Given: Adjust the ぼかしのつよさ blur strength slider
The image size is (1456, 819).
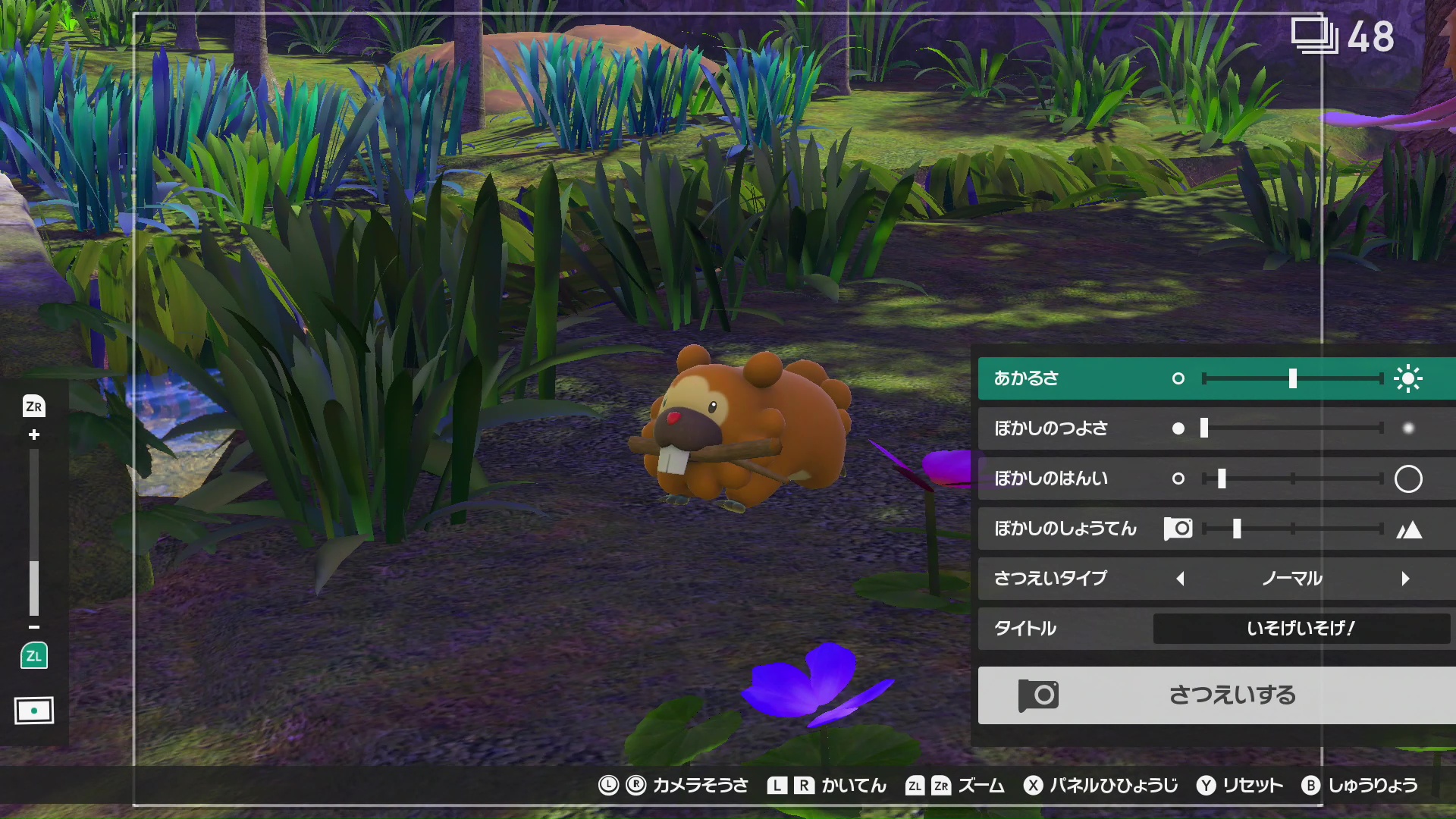Looking at the screenshot, I should pos(1292,428).
